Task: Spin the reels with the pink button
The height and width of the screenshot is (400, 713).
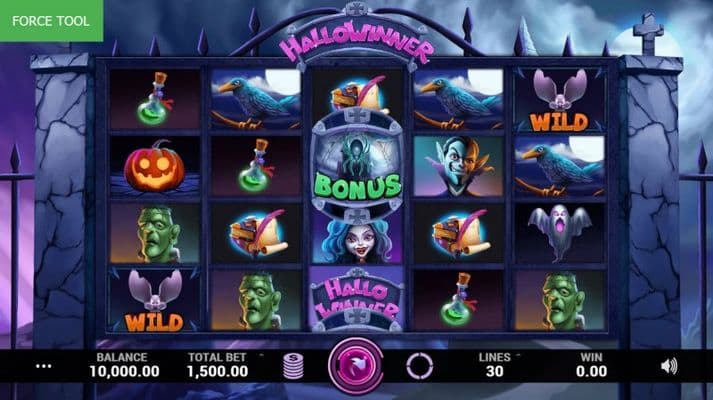Action: pos(356,366)
